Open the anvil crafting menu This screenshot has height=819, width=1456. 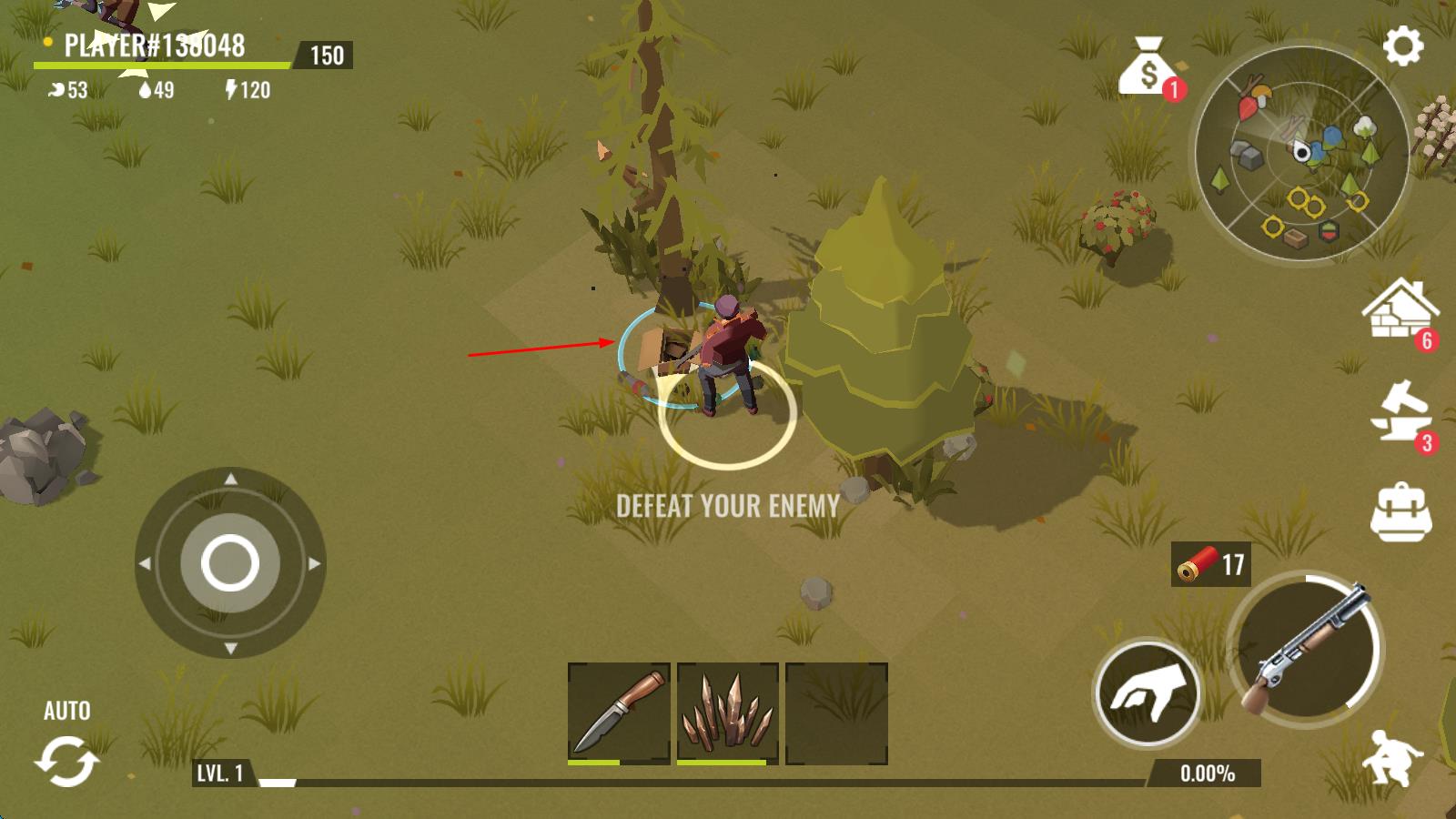click(1400, 413)
